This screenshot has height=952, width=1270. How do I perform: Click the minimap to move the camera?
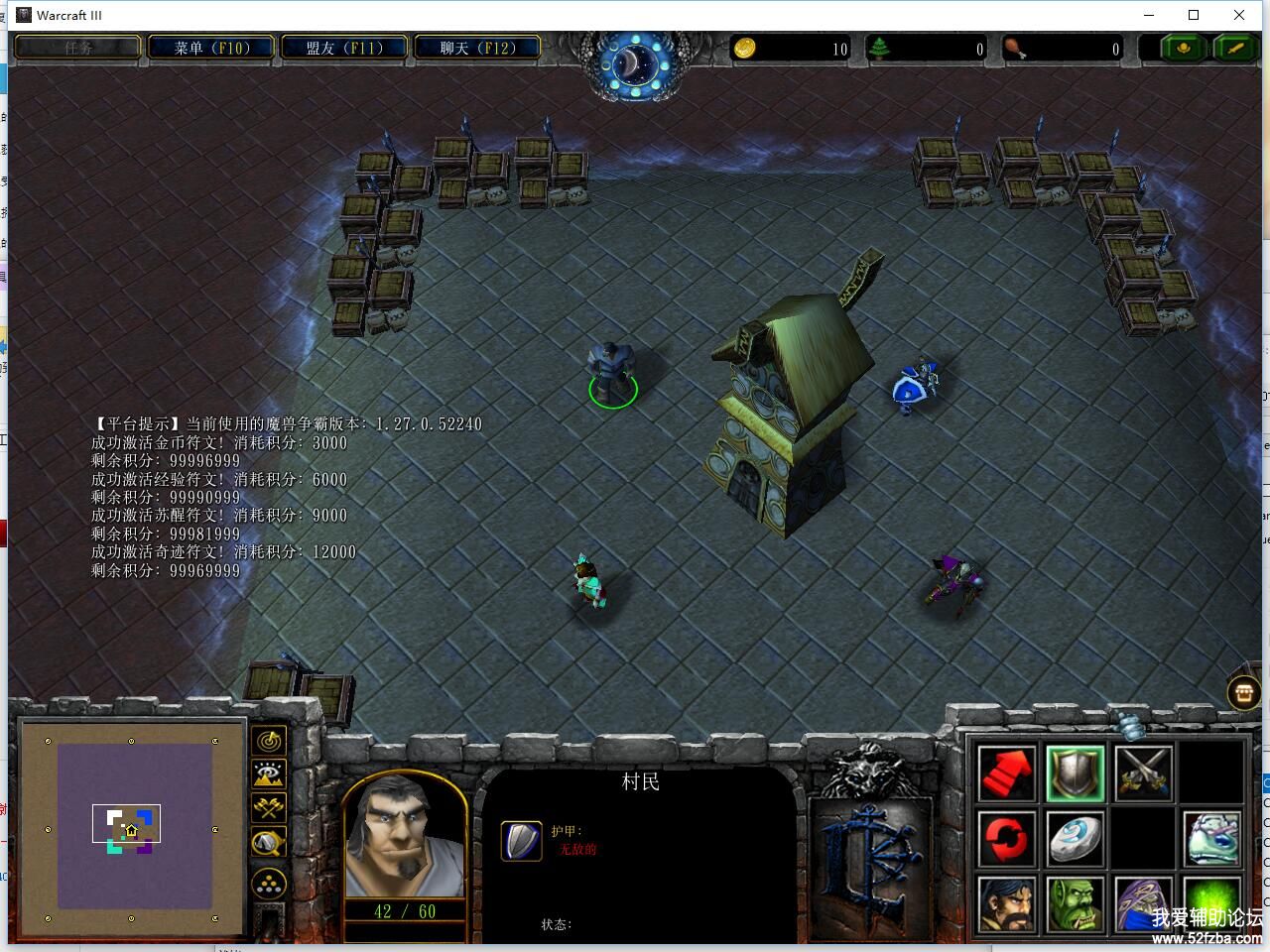click(x=134, y=827)
